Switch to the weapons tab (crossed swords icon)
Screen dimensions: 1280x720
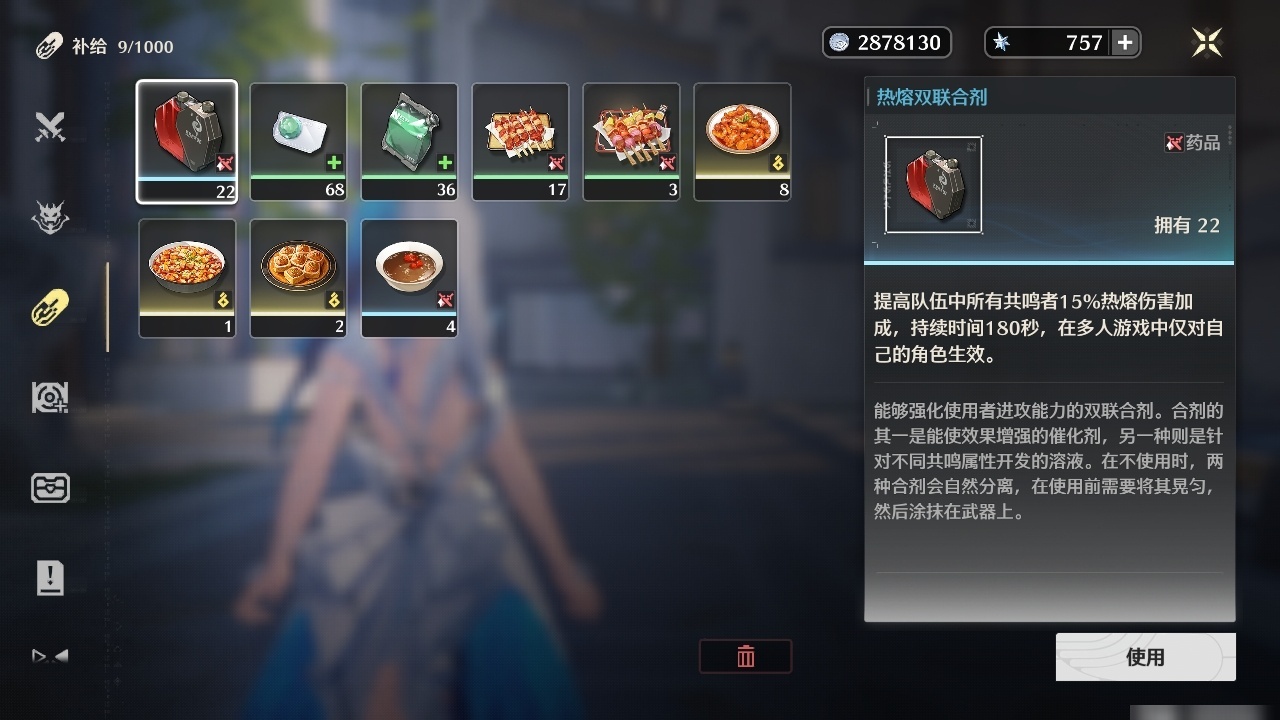[50, 128]
